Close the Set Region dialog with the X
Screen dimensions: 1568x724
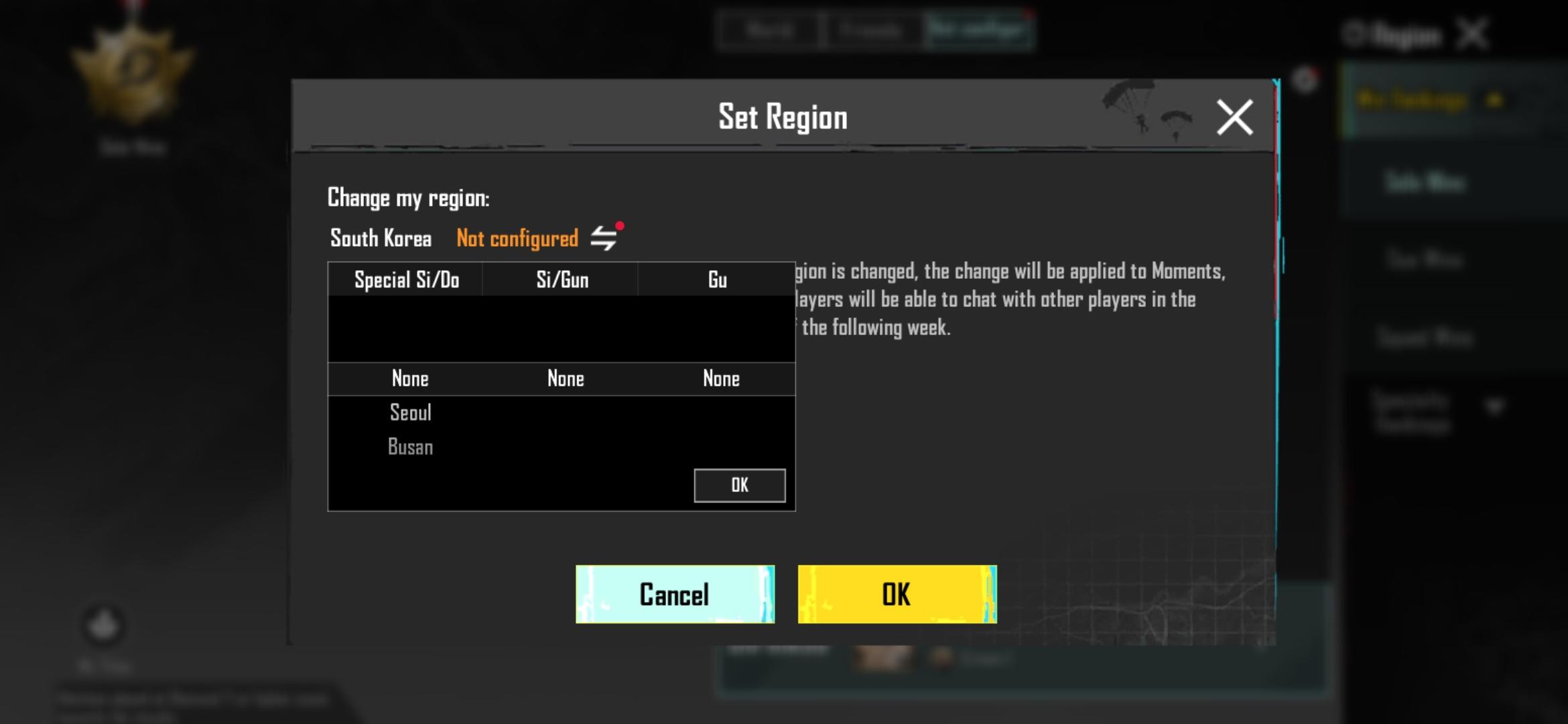(x=1236, y=117)
